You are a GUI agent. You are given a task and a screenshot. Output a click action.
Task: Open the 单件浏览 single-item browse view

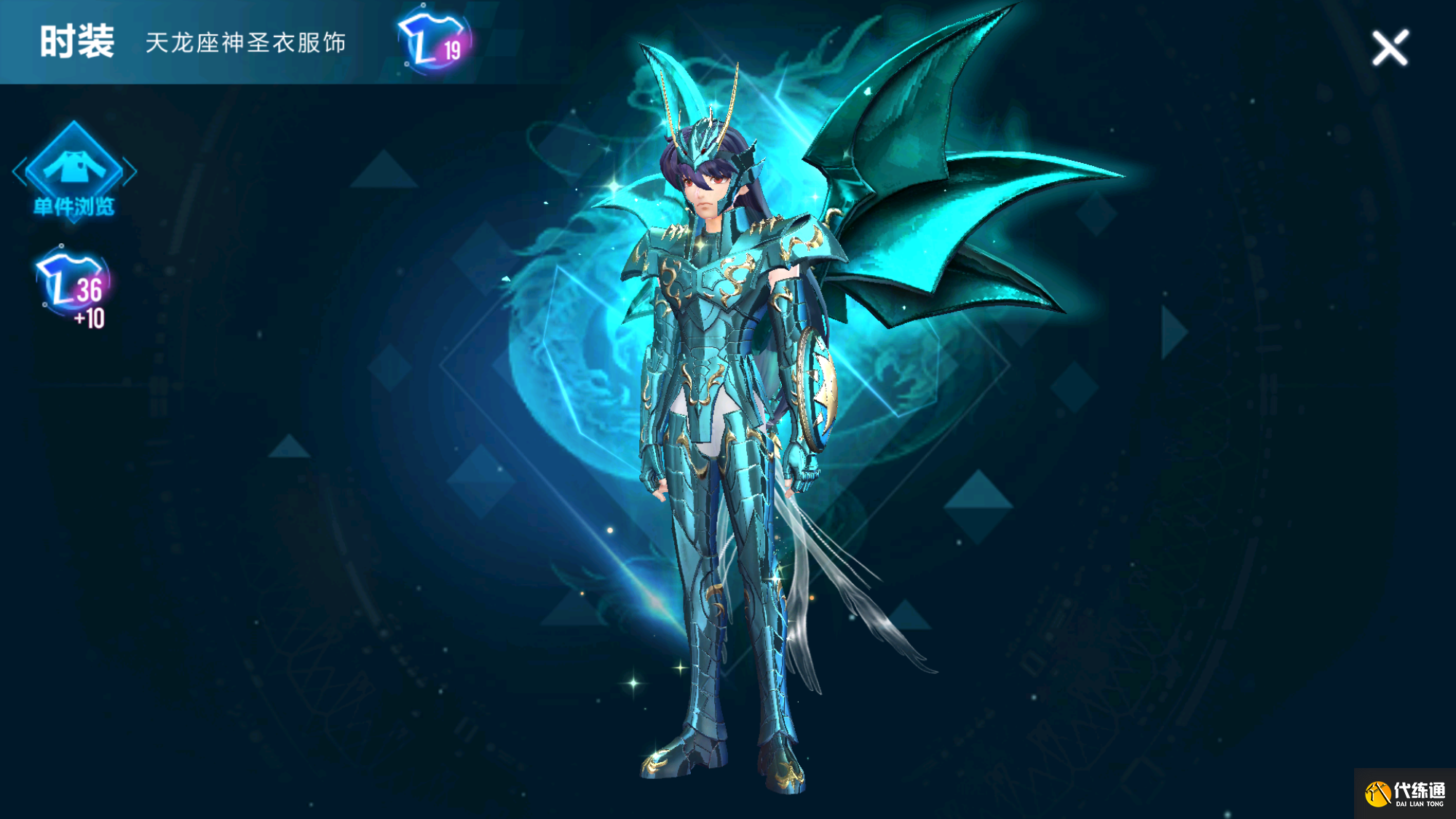pyautogui.click(x=74, y=173)
